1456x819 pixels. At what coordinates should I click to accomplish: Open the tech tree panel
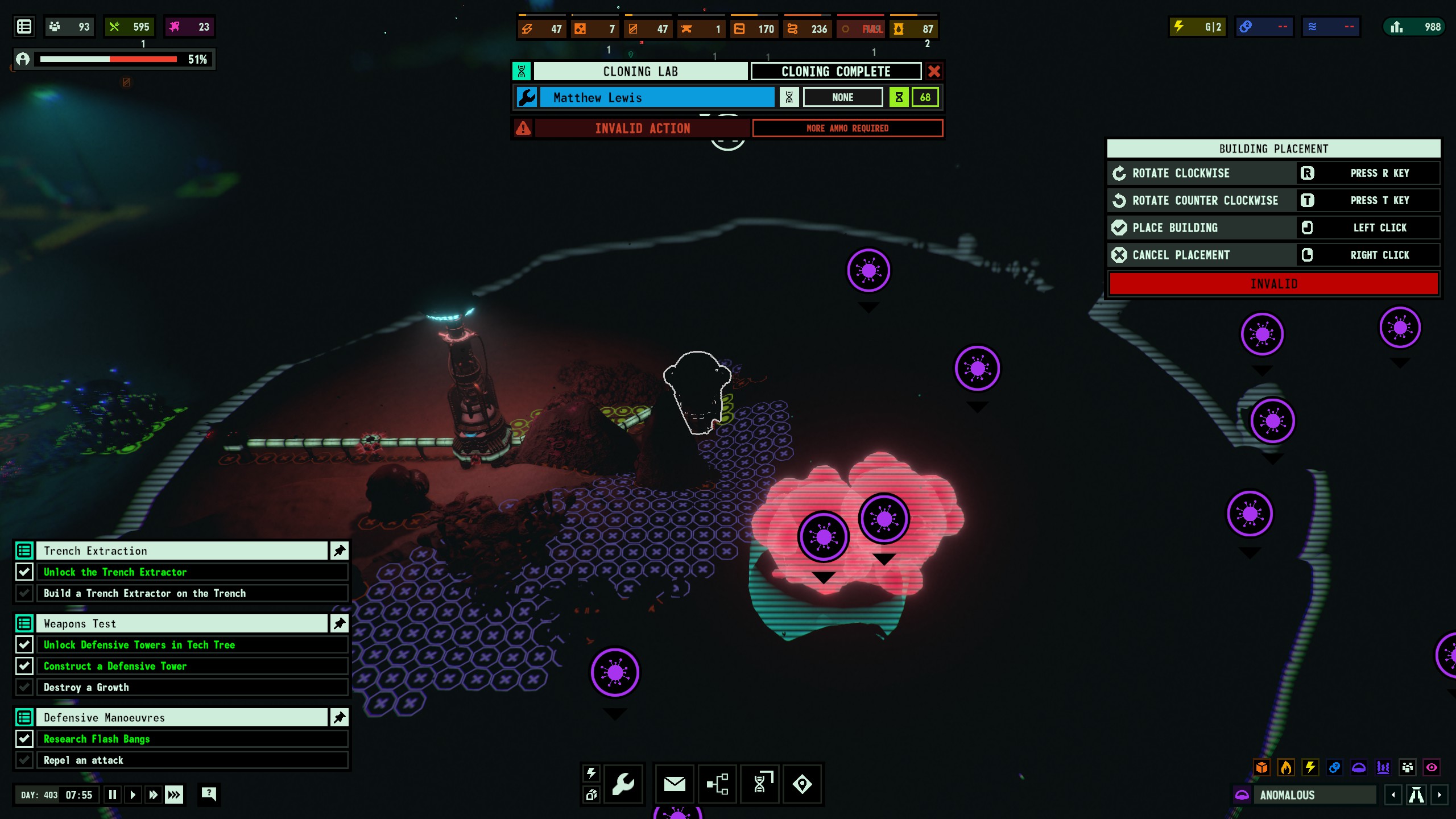pyautogui.click(x=717, y=784)
